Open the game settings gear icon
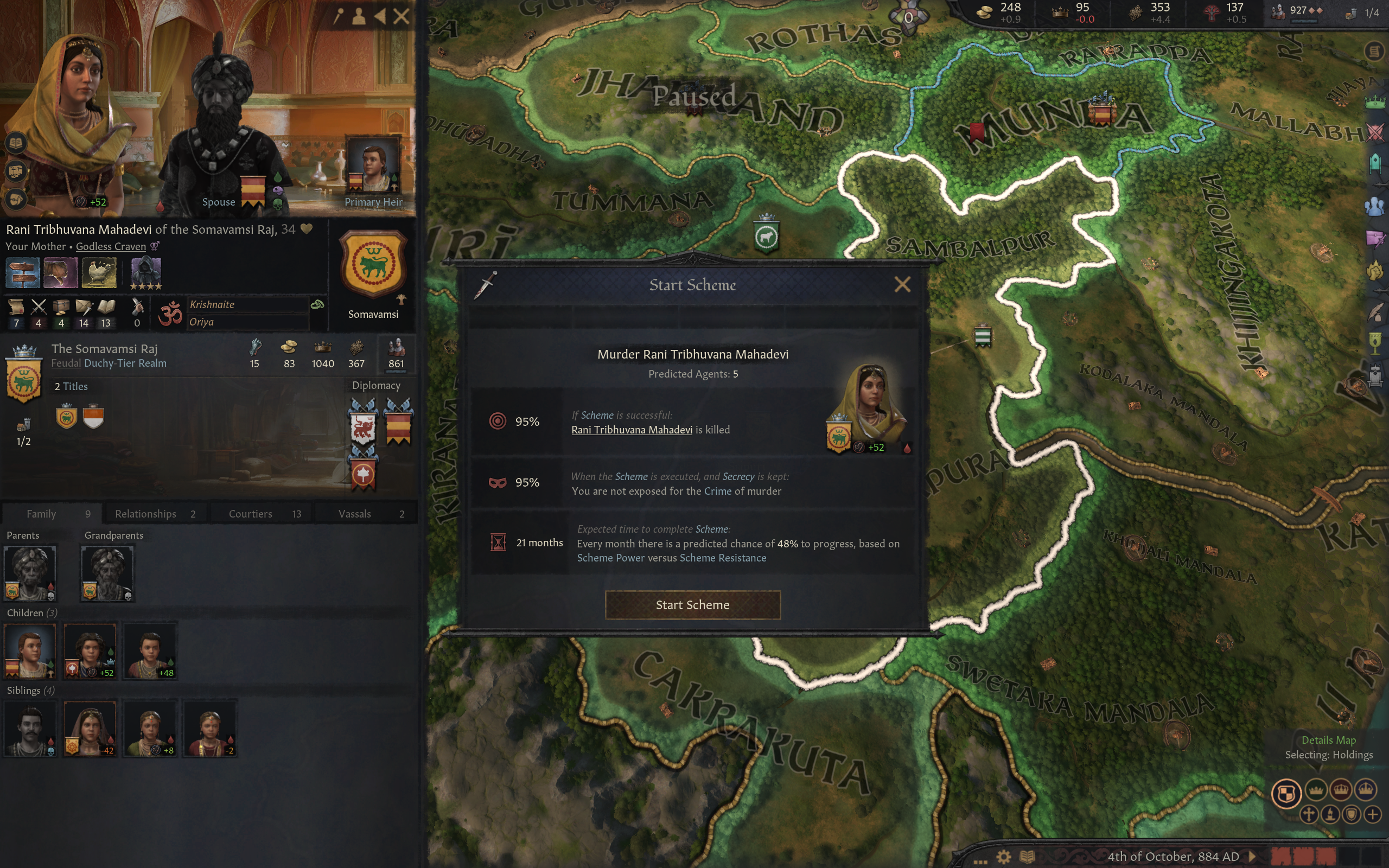This screenshot has height=868, width=1389. pos(1003,857)
